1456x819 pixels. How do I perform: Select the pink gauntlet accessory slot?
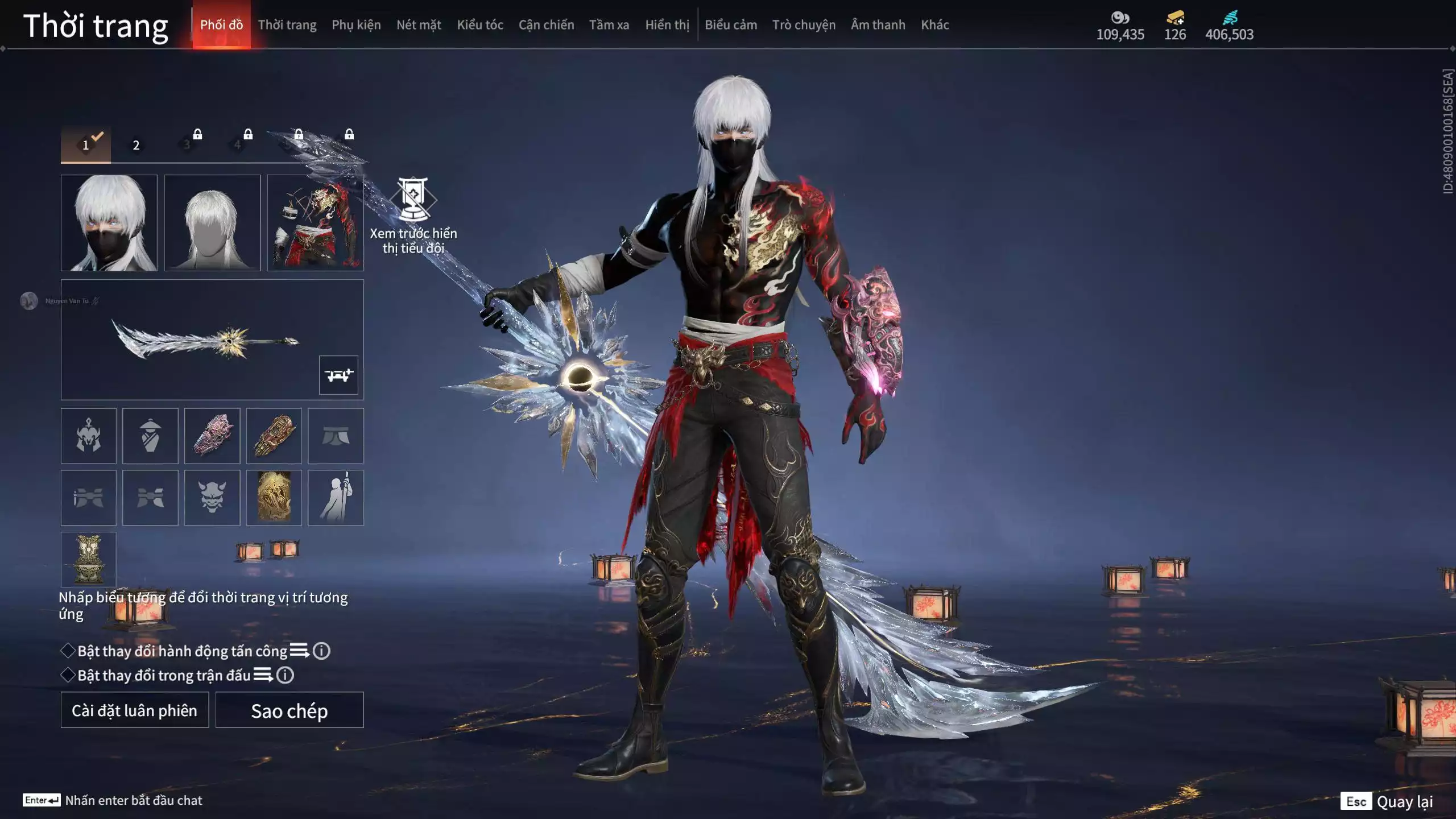[212, 436]
